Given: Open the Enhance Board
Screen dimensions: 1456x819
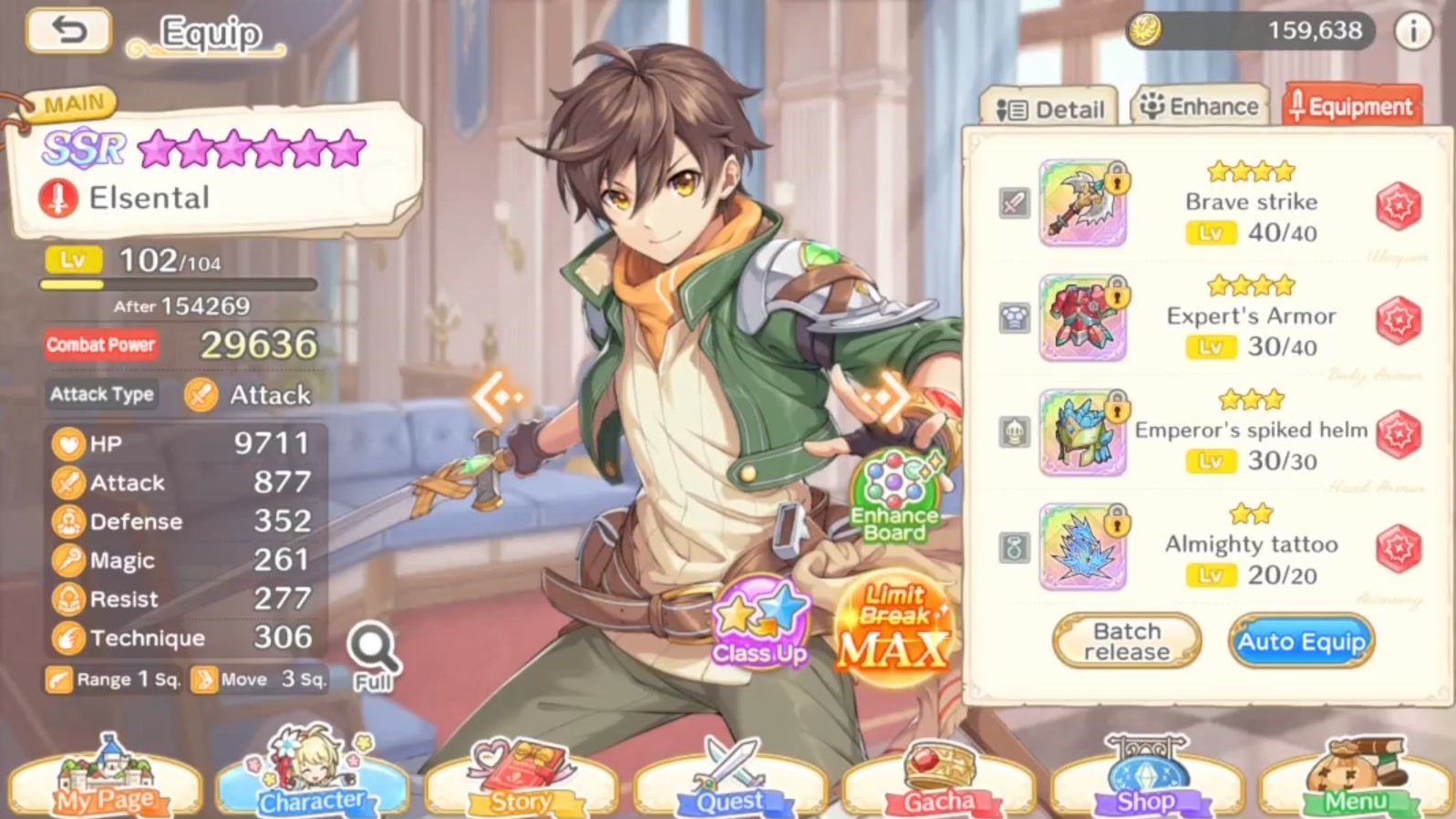Looking at the screenshot, I should coord(894,498).
